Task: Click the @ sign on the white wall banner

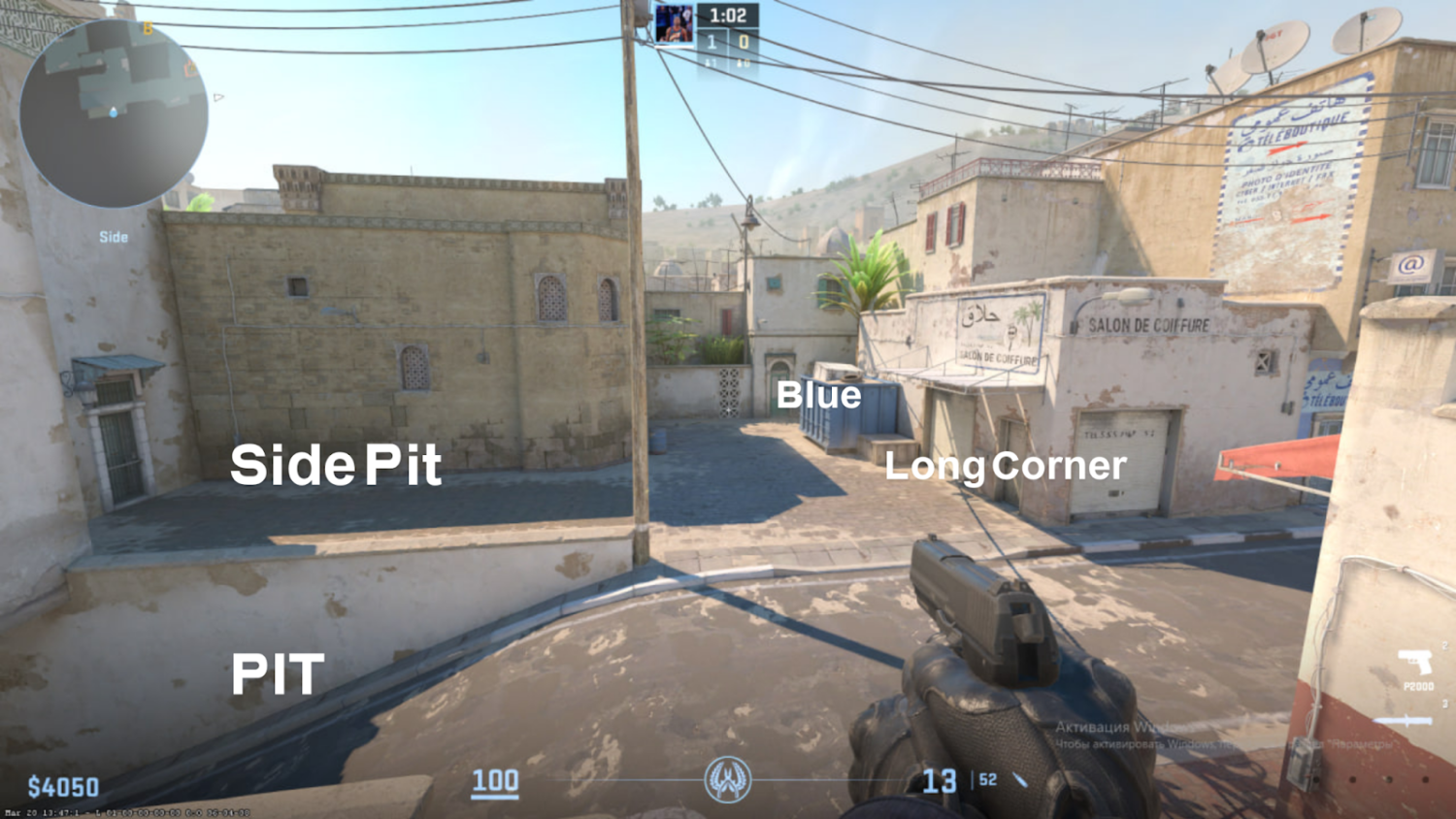Action: click(x=1412, y=262)
